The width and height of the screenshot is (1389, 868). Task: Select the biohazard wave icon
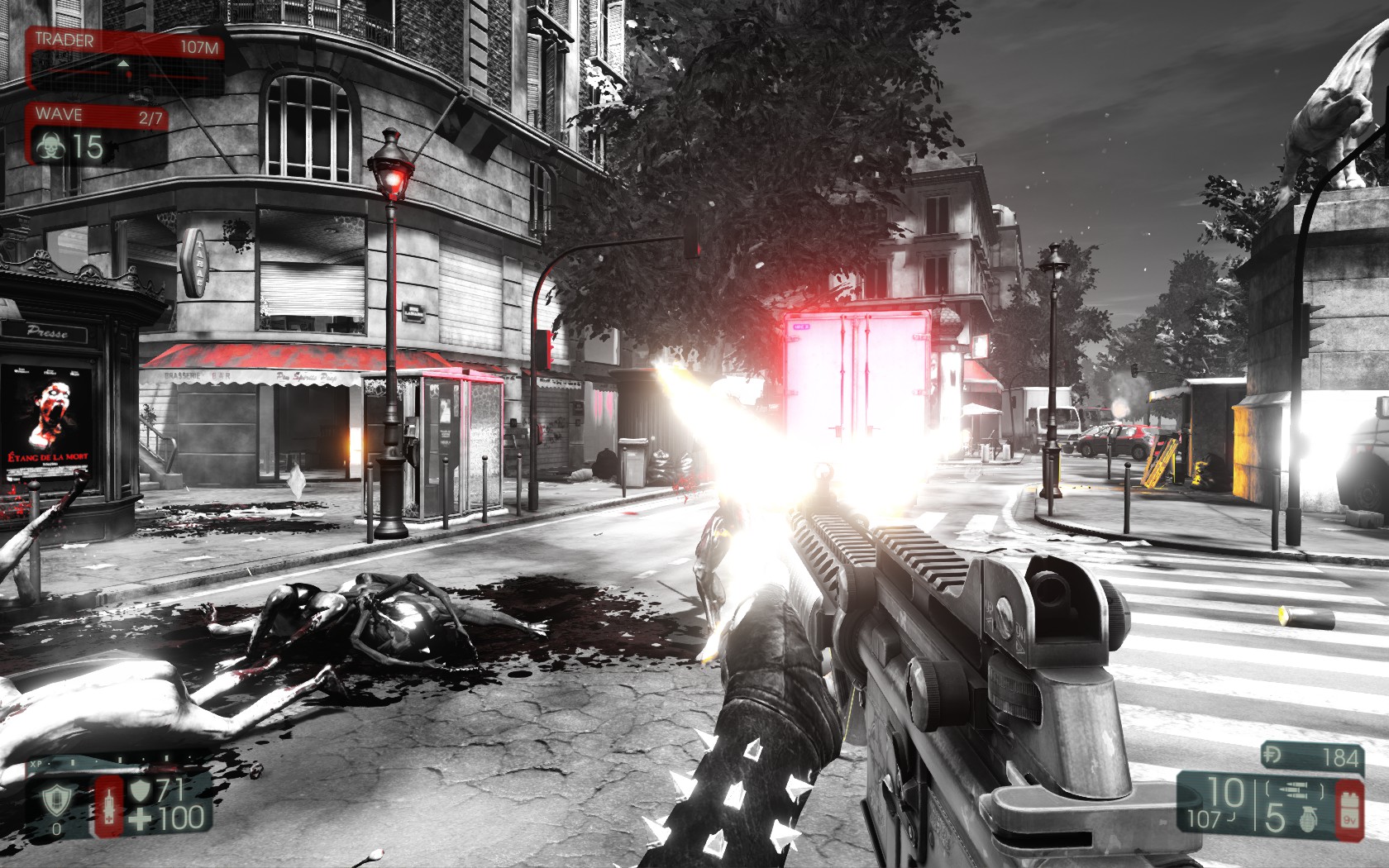[x=50, y=147]
